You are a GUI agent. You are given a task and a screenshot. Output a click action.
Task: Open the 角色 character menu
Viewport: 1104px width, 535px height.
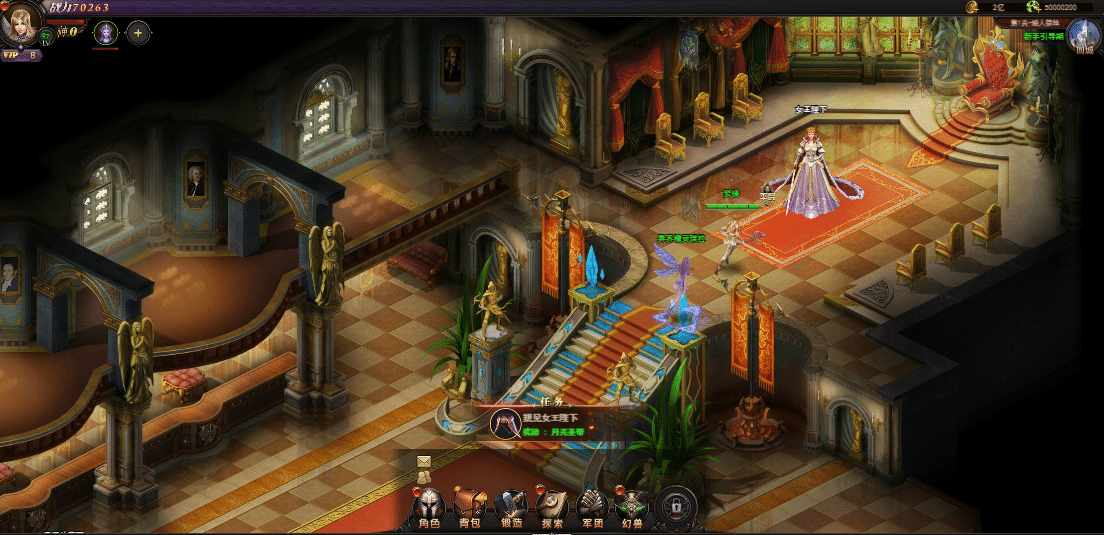(428, 508)
